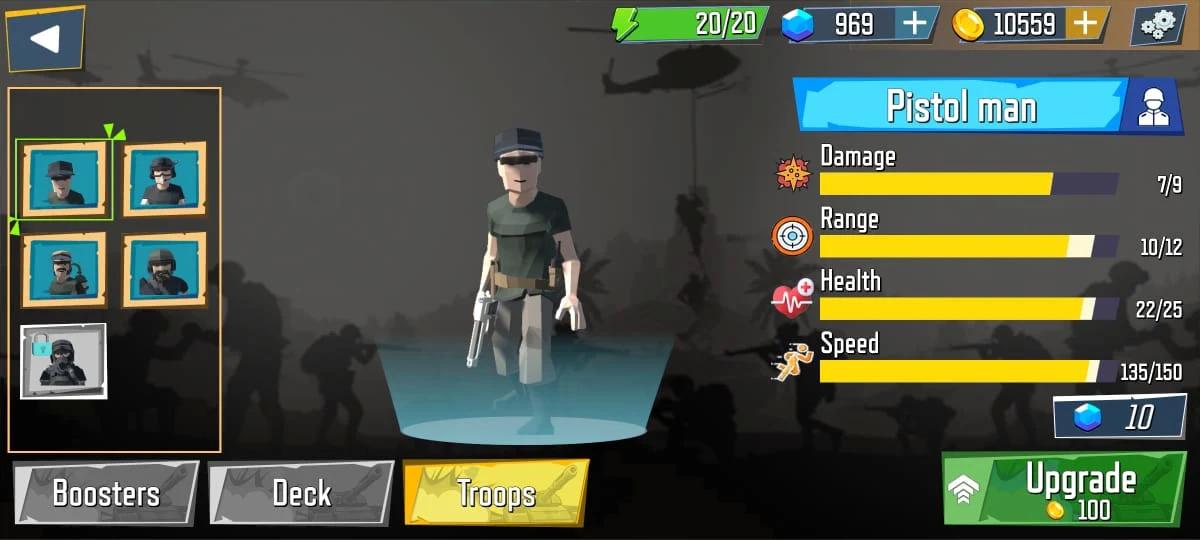Upgrade Pistol man for 100 coins
Screen dimensions: 1200x540
1066,489
